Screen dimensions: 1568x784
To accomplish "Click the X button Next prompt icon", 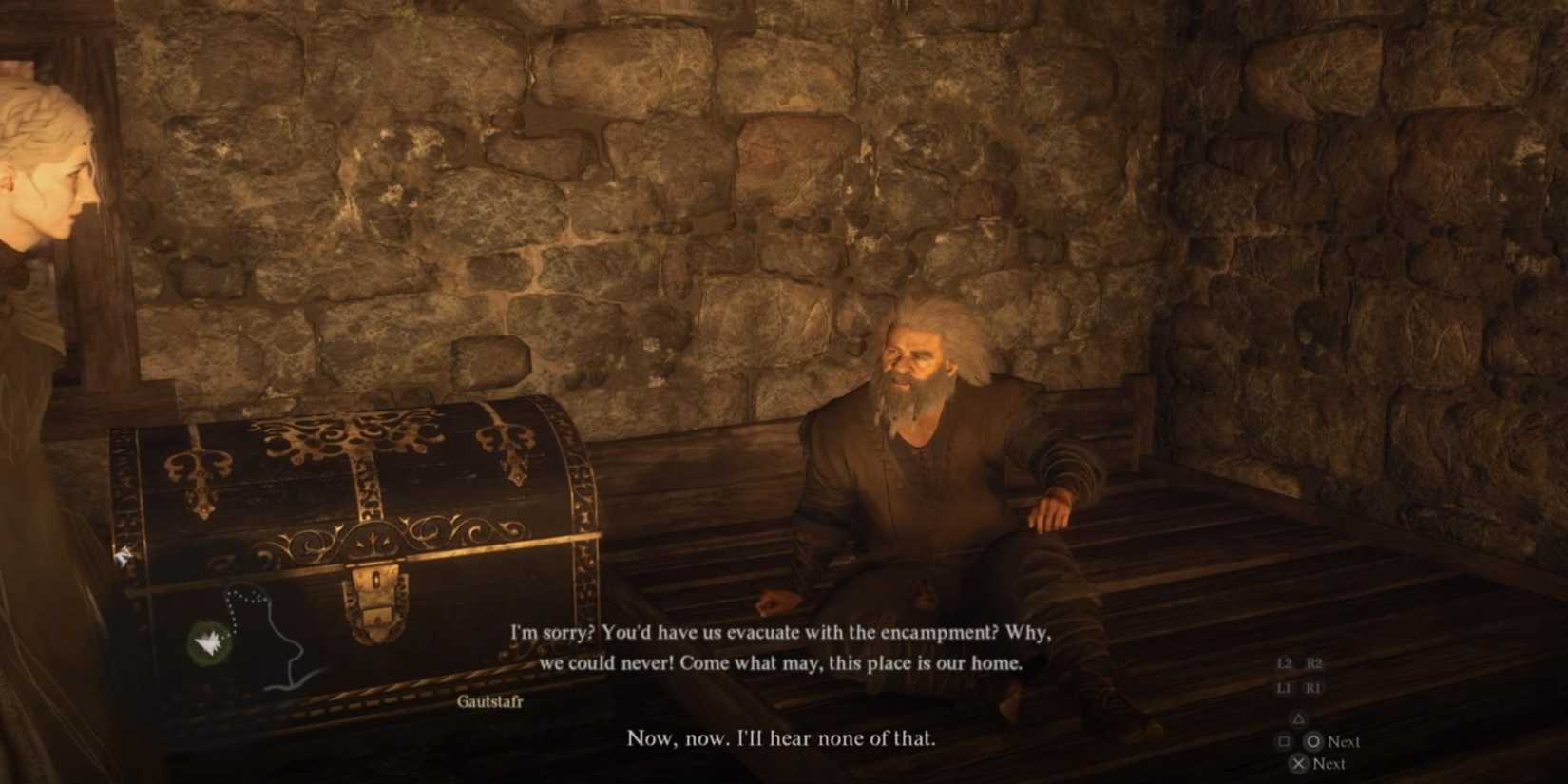I will pos(1299,764).
